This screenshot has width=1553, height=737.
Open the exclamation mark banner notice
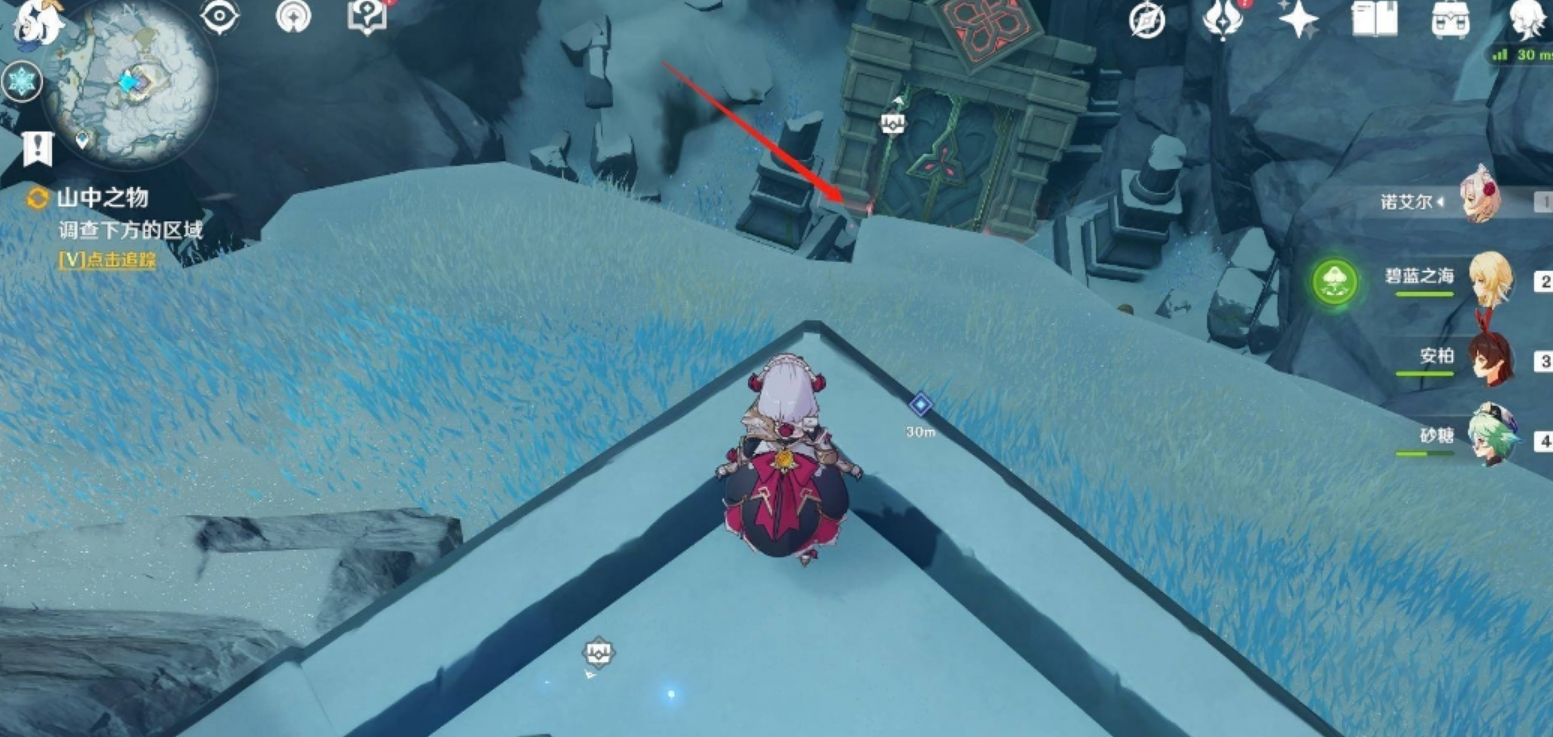tap(37, 149)
